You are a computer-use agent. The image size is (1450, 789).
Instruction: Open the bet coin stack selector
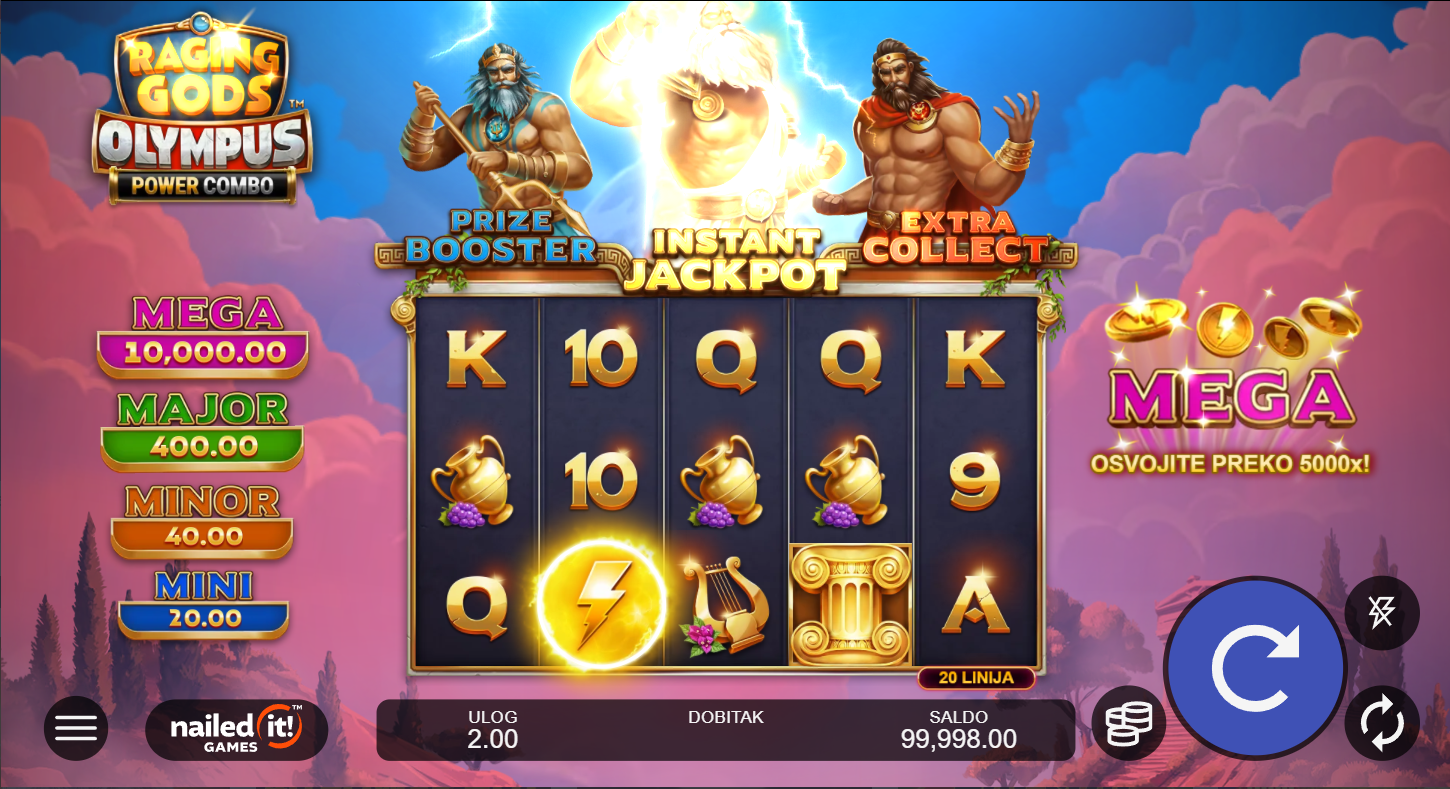(1129, 722)
